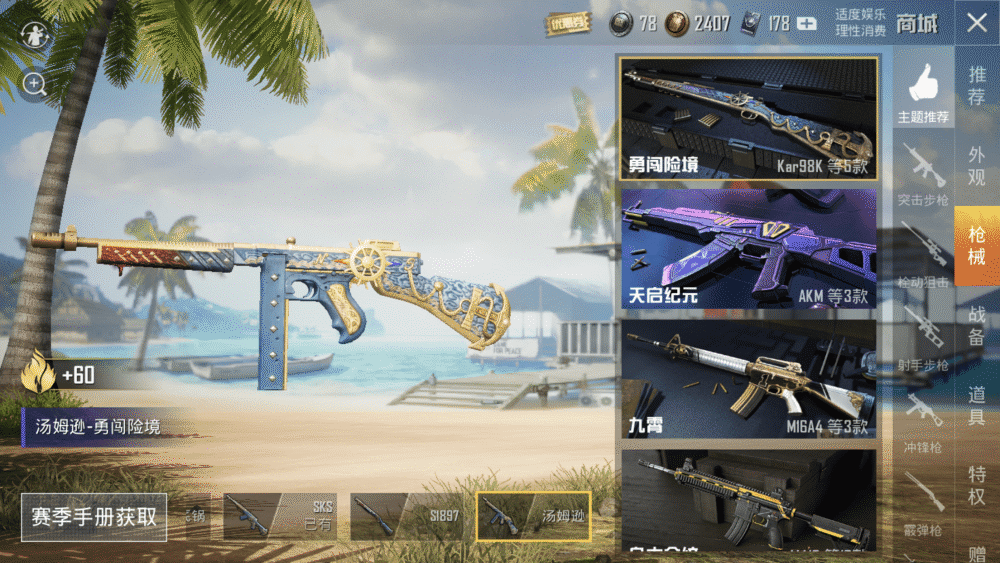Open the 道具 shop tab
Image resolution: width=1000 pixels, height=563 pixels.
click(976, 405)
